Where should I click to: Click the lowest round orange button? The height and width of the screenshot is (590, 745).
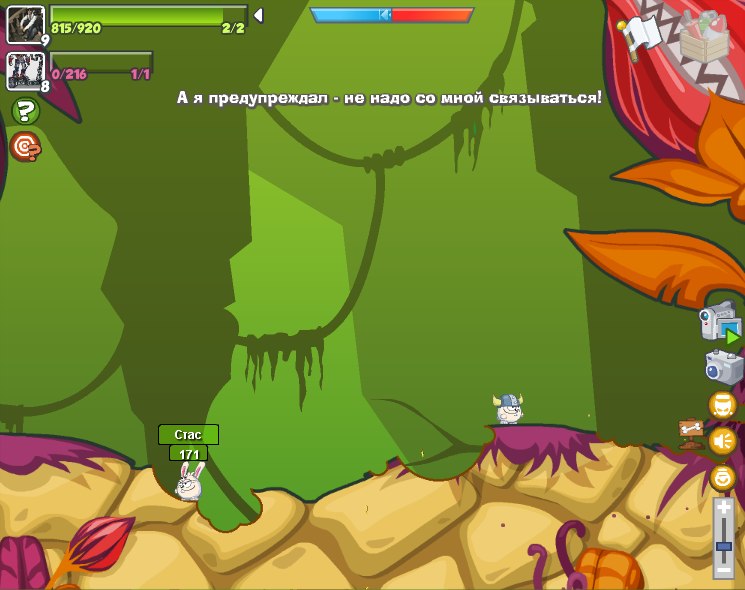coord(722,477)
